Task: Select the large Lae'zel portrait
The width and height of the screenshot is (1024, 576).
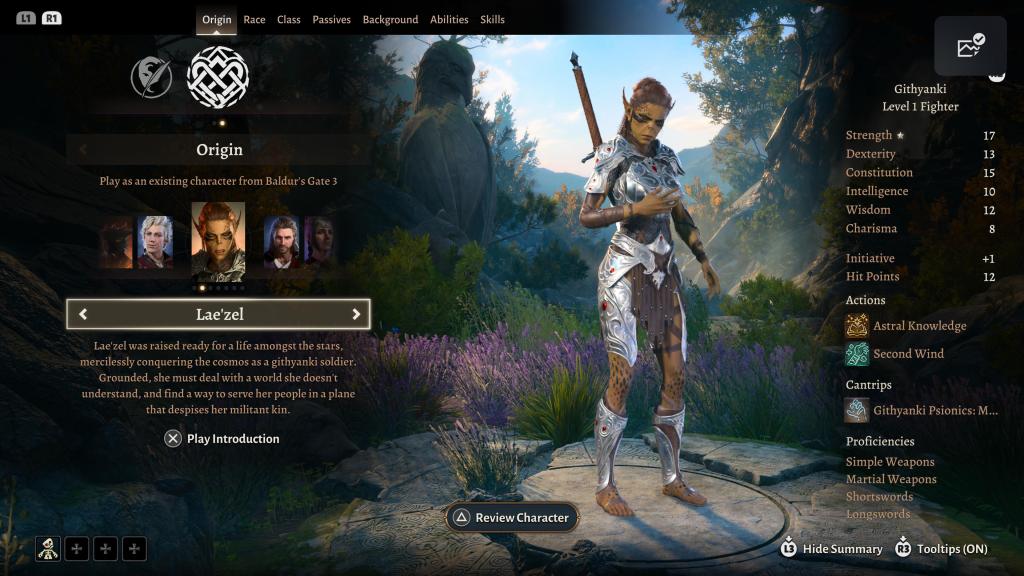Action: (218, 241)
